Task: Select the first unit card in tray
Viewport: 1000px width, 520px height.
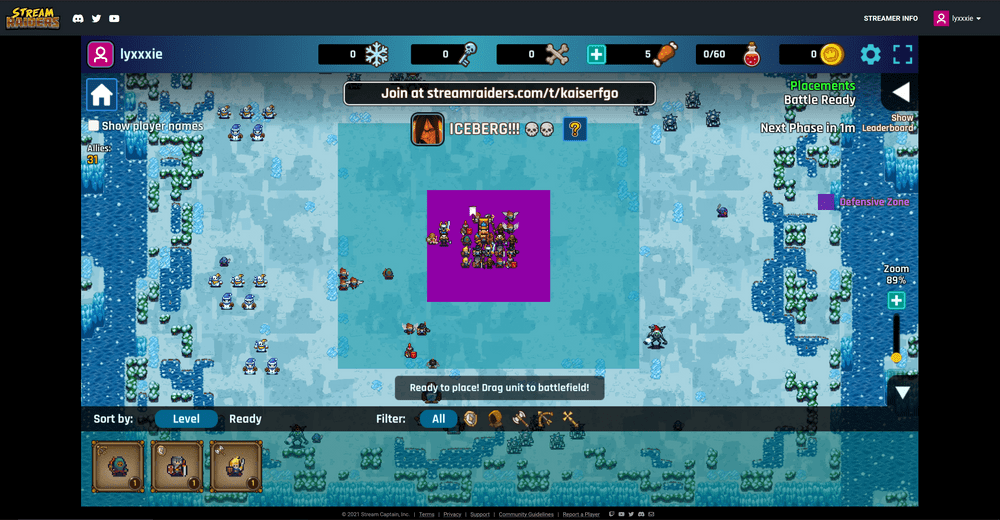Action: 118,466
